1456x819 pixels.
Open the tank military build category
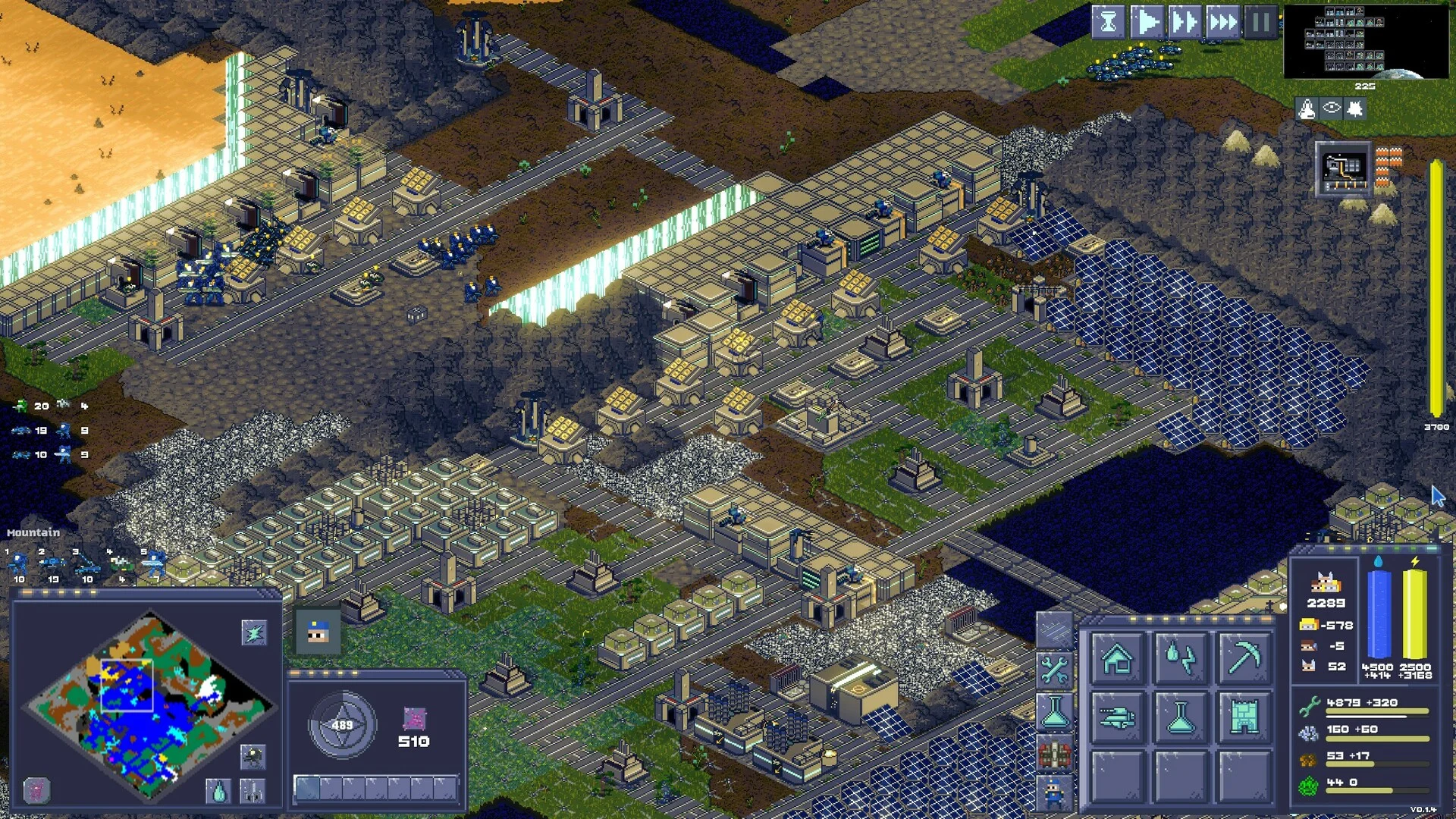coord(1117,717)
